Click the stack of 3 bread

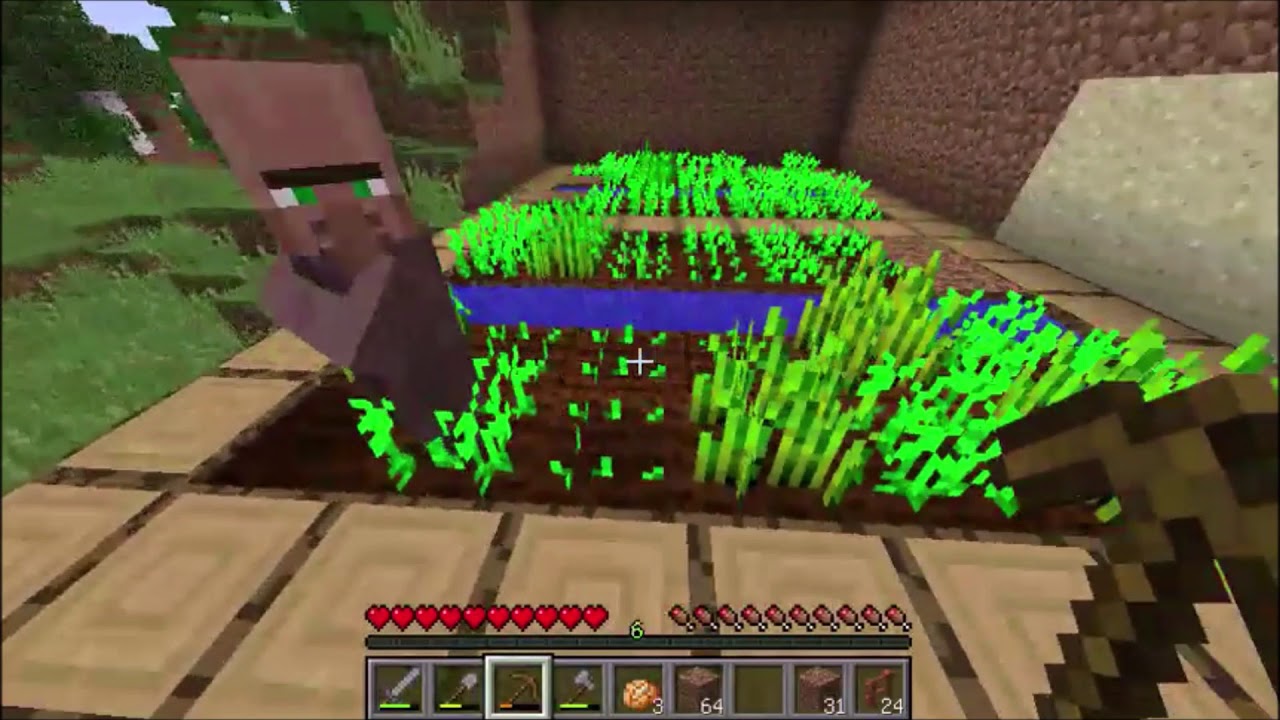636,686
